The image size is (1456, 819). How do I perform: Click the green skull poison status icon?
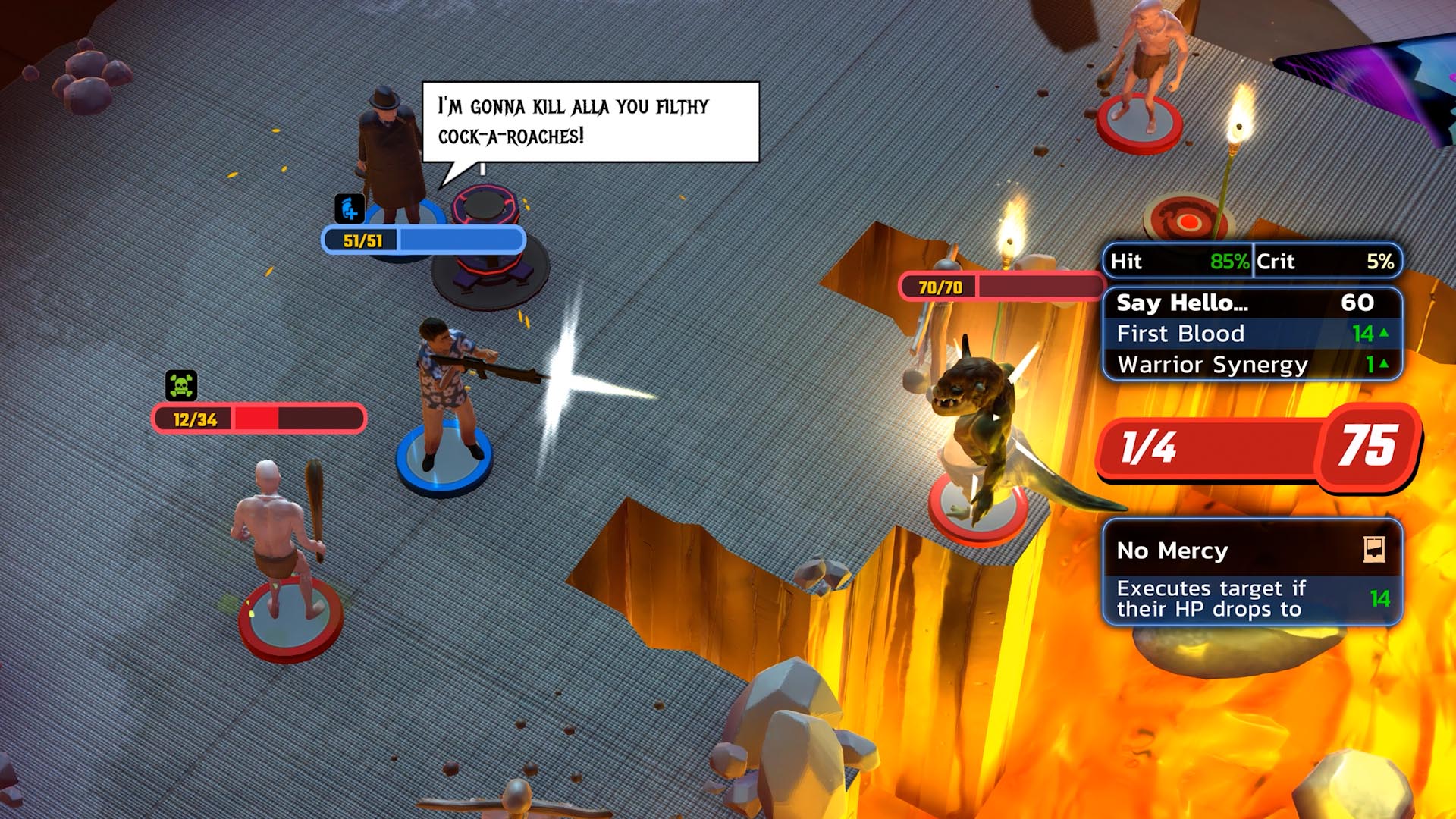tap(181, 385)
